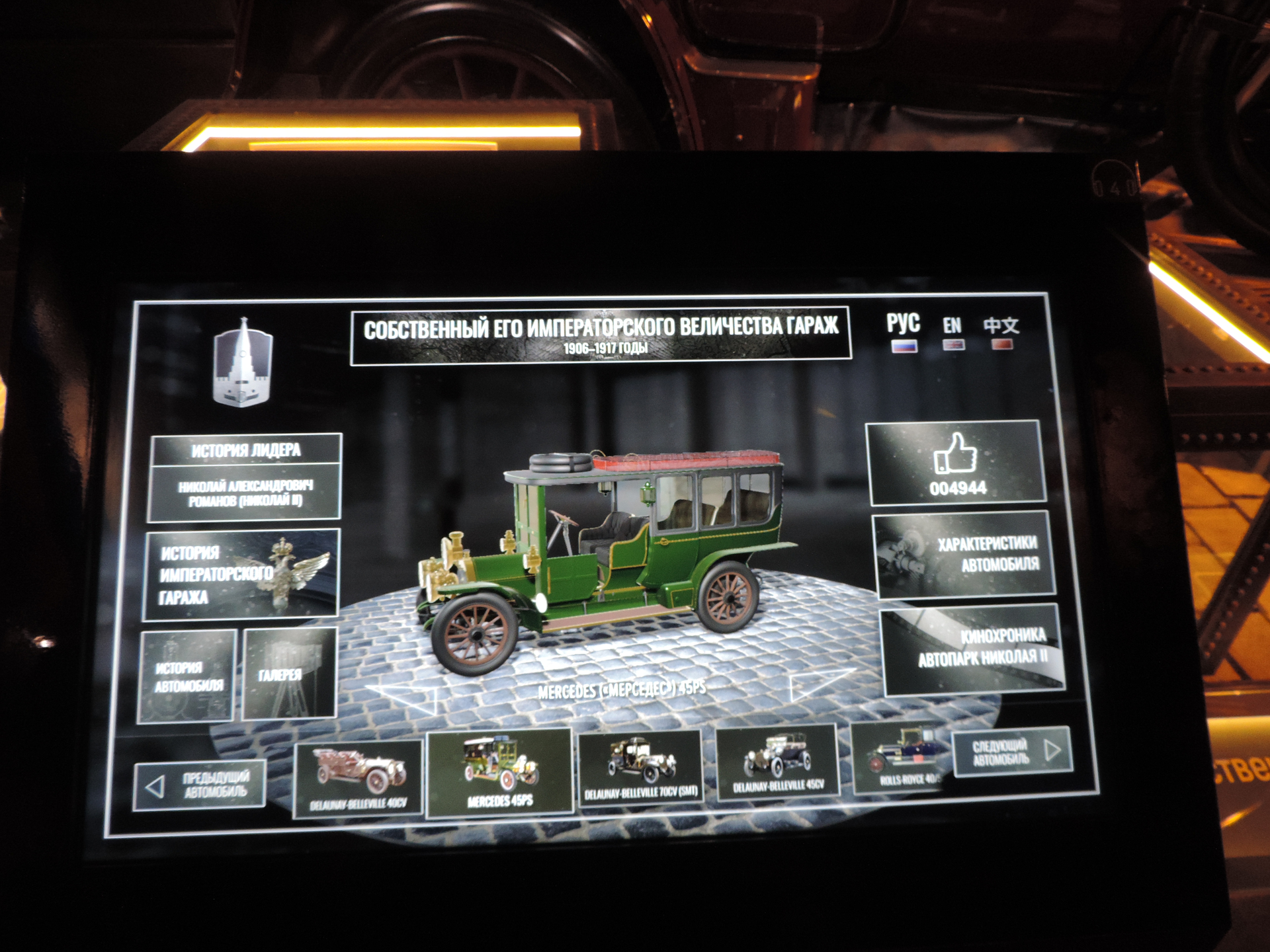The image size is (1270, 952).
Task: Go to Следующий автомобиль
Action: coord(1012,751)
